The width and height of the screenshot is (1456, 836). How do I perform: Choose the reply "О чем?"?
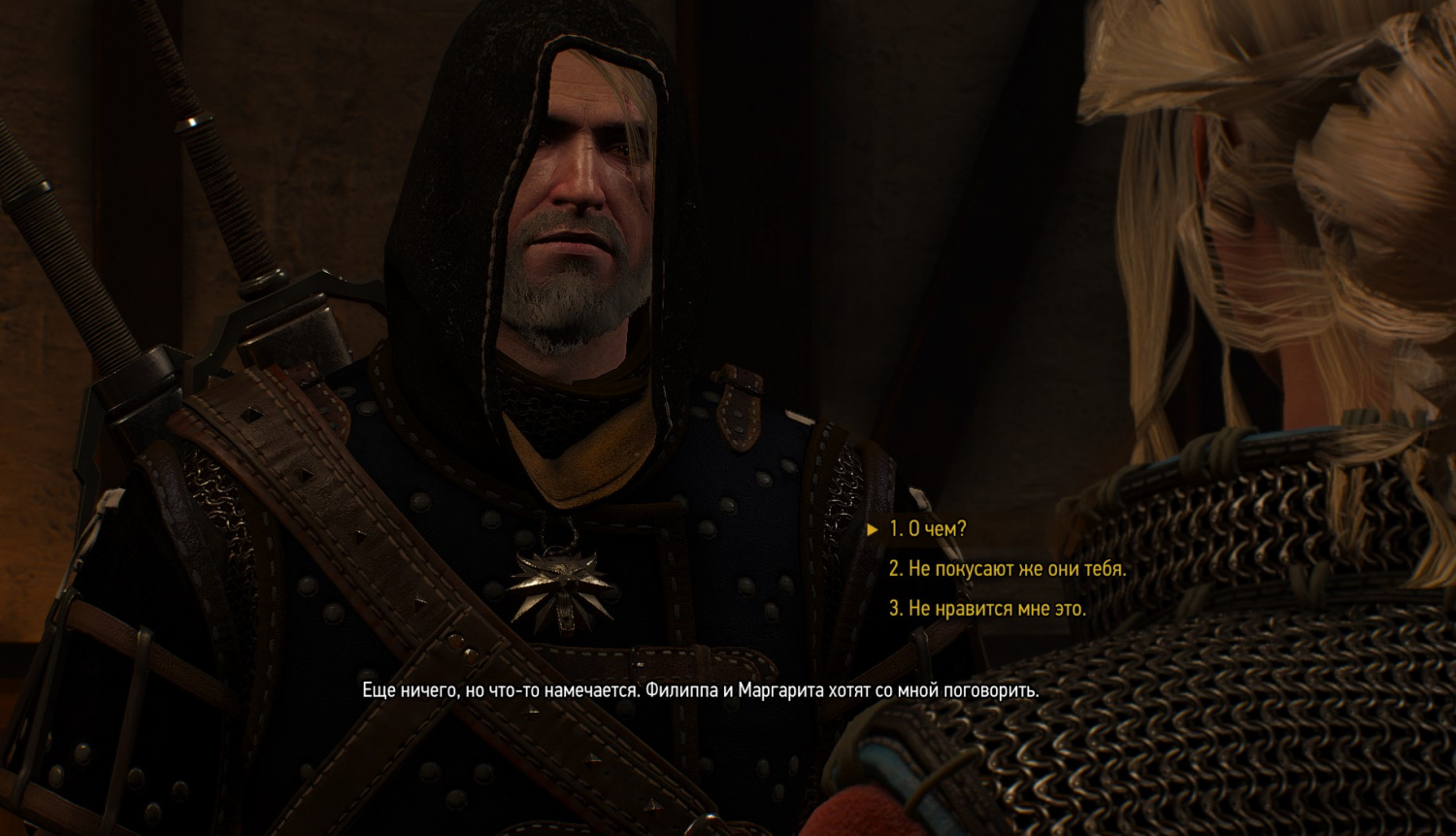(927, 529)
